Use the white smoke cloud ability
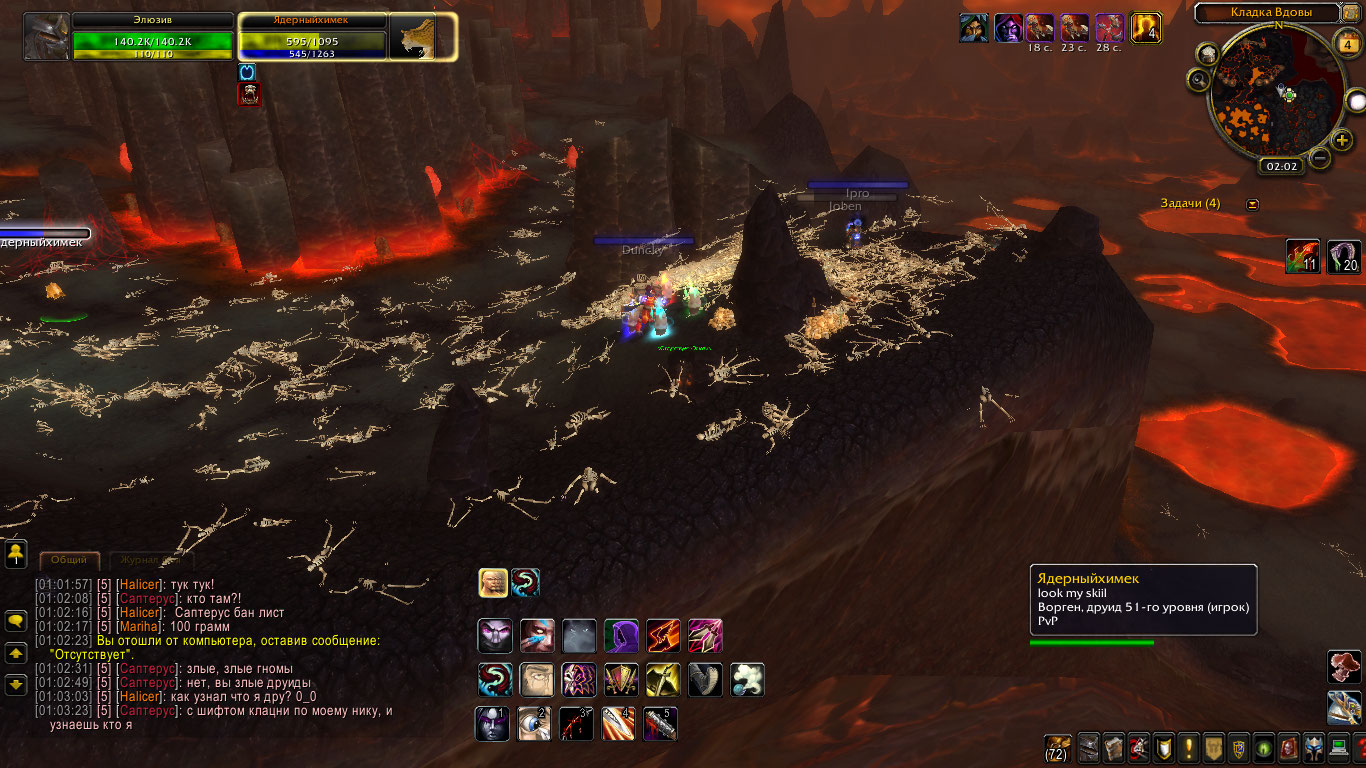The width and height of the screenshot is (1366, 768). (x=747, y=680)
